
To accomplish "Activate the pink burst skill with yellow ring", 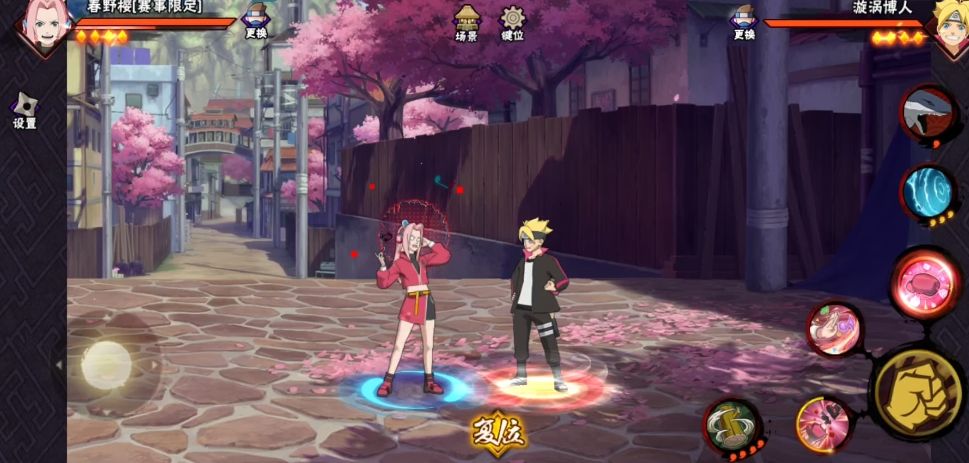I will (x=824, y=423).
